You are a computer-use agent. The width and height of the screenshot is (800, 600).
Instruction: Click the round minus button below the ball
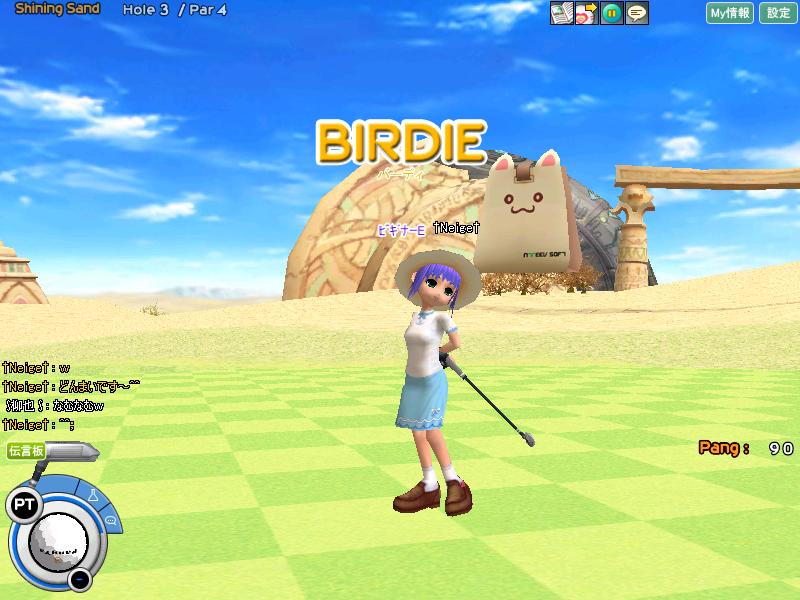click(x=80, y=579)
